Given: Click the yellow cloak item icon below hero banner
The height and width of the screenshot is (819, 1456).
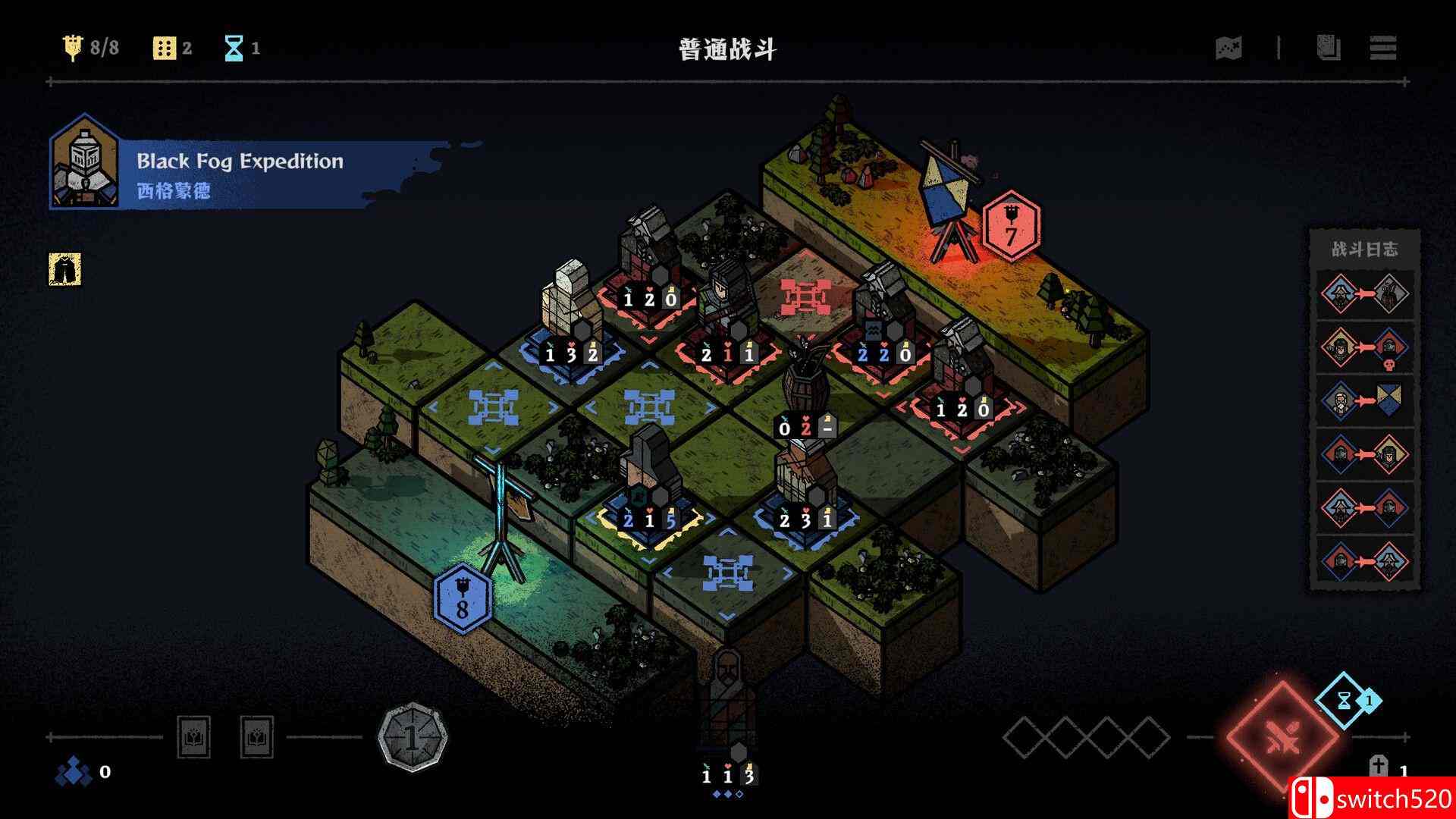Looking at the screenshot, I should 67,270.
